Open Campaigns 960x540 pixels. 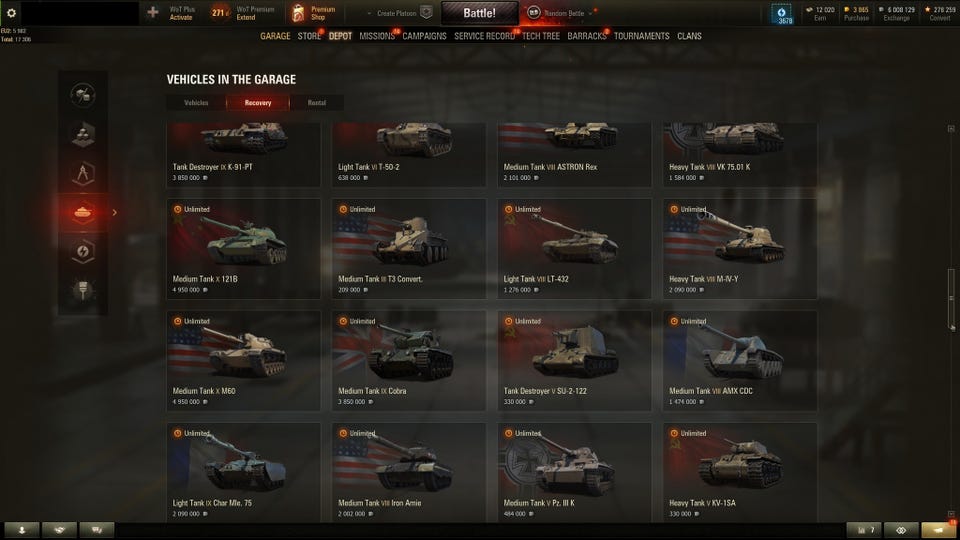click(424, 36)
